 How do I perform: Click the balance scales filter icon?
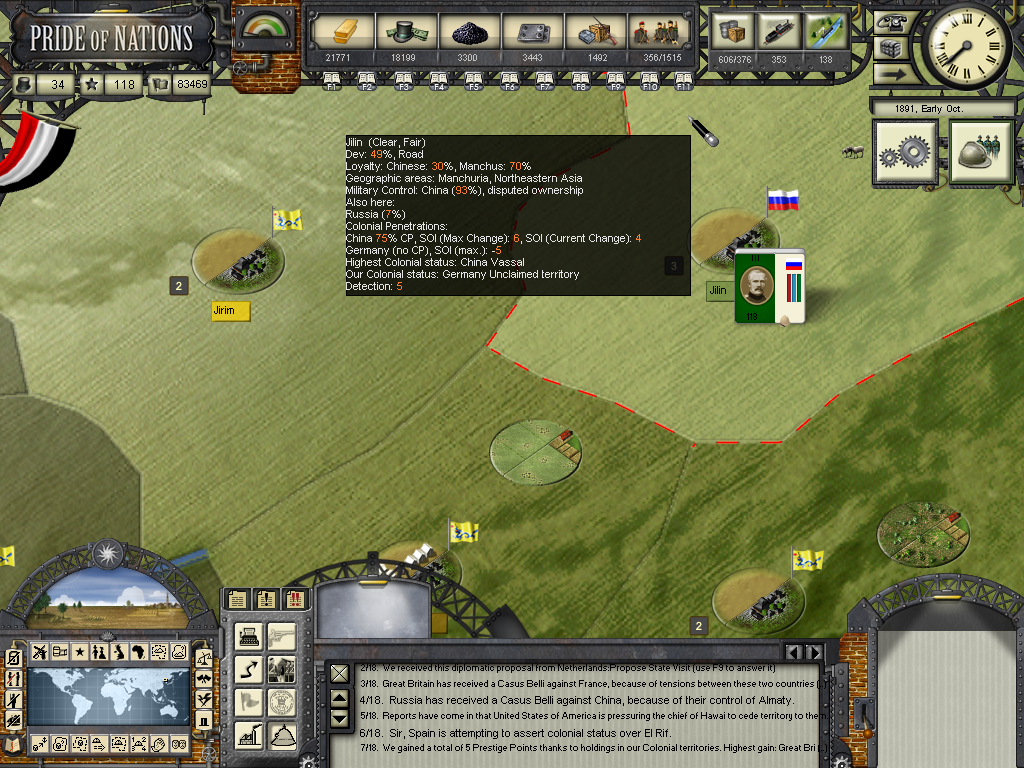204,660
